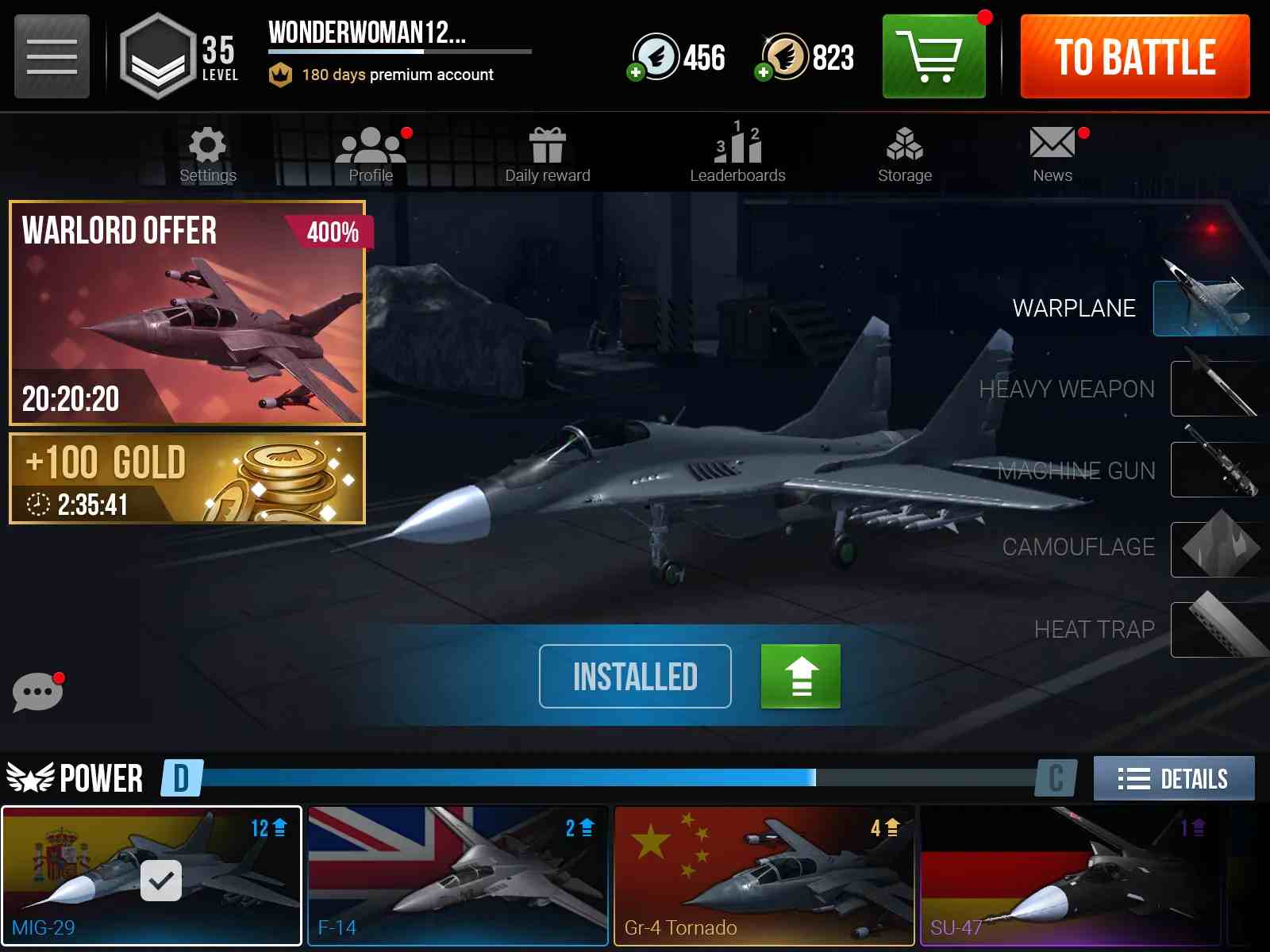Click the INSTALLED button
The width and height of the screenshot is (1270, 952).
tap(634, 677)
